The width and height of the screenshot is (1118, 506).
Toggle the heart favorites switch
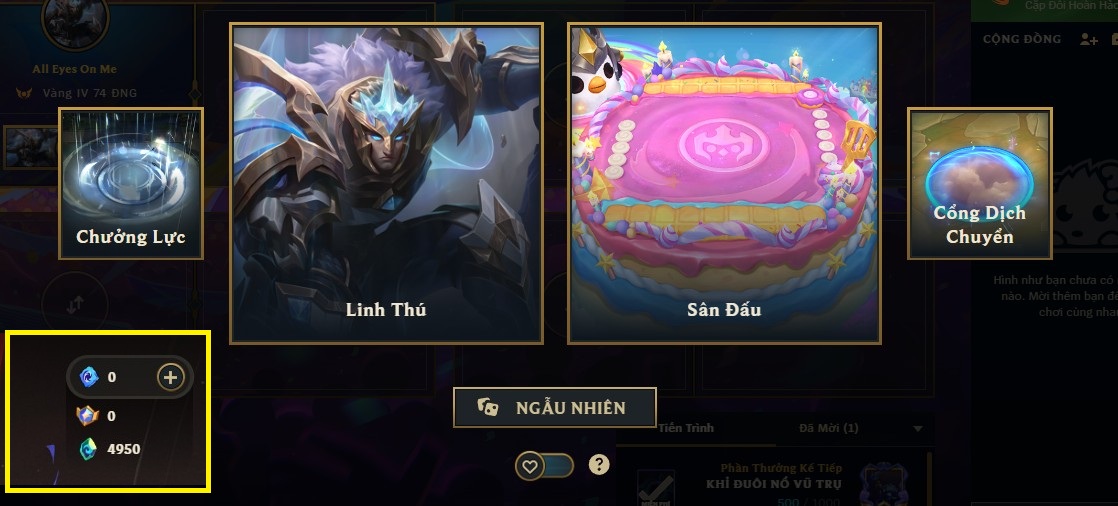coord(545,465)
